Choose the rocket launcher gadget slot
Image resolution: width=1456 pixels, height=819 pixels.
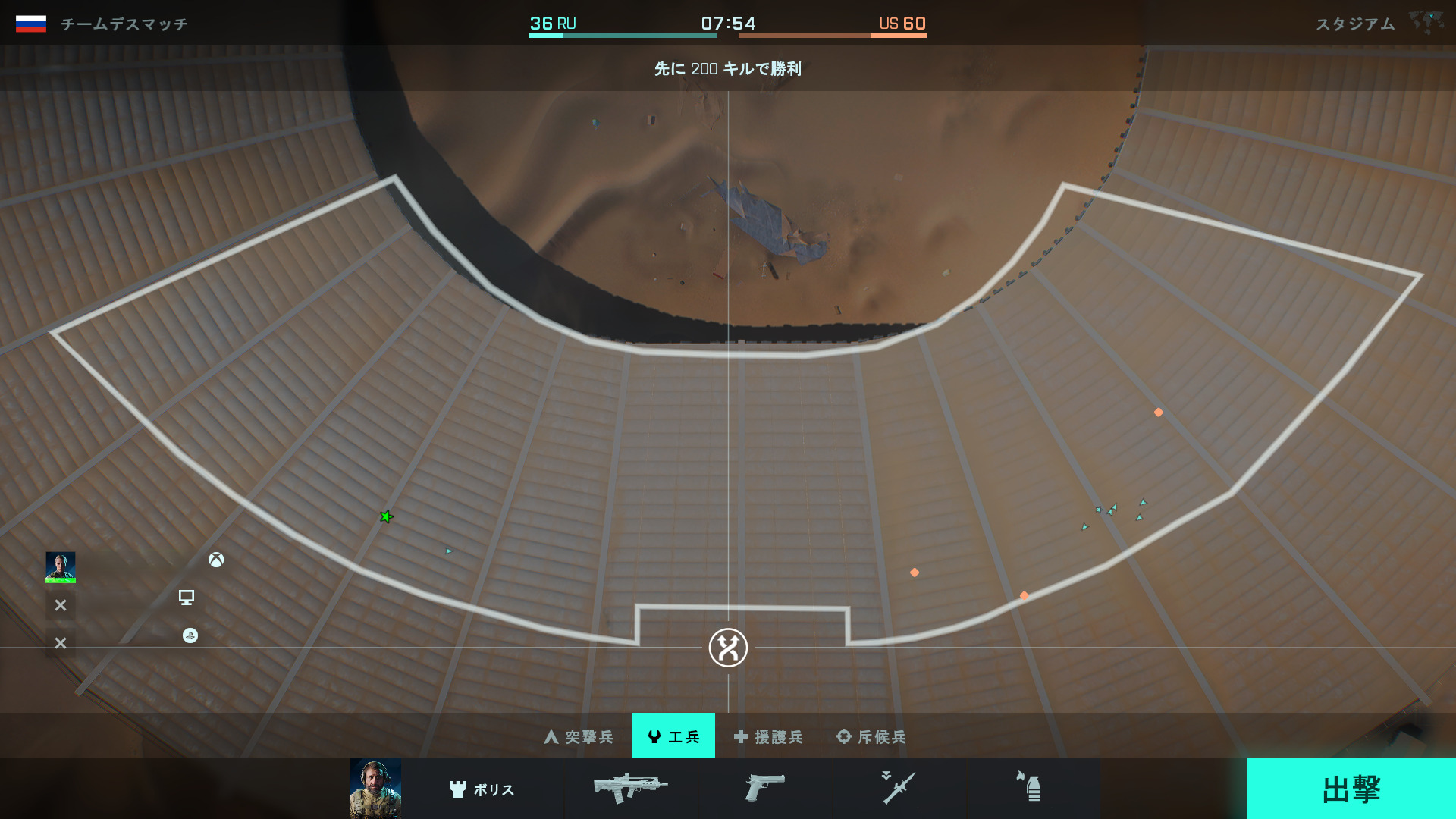click(899, 789)
